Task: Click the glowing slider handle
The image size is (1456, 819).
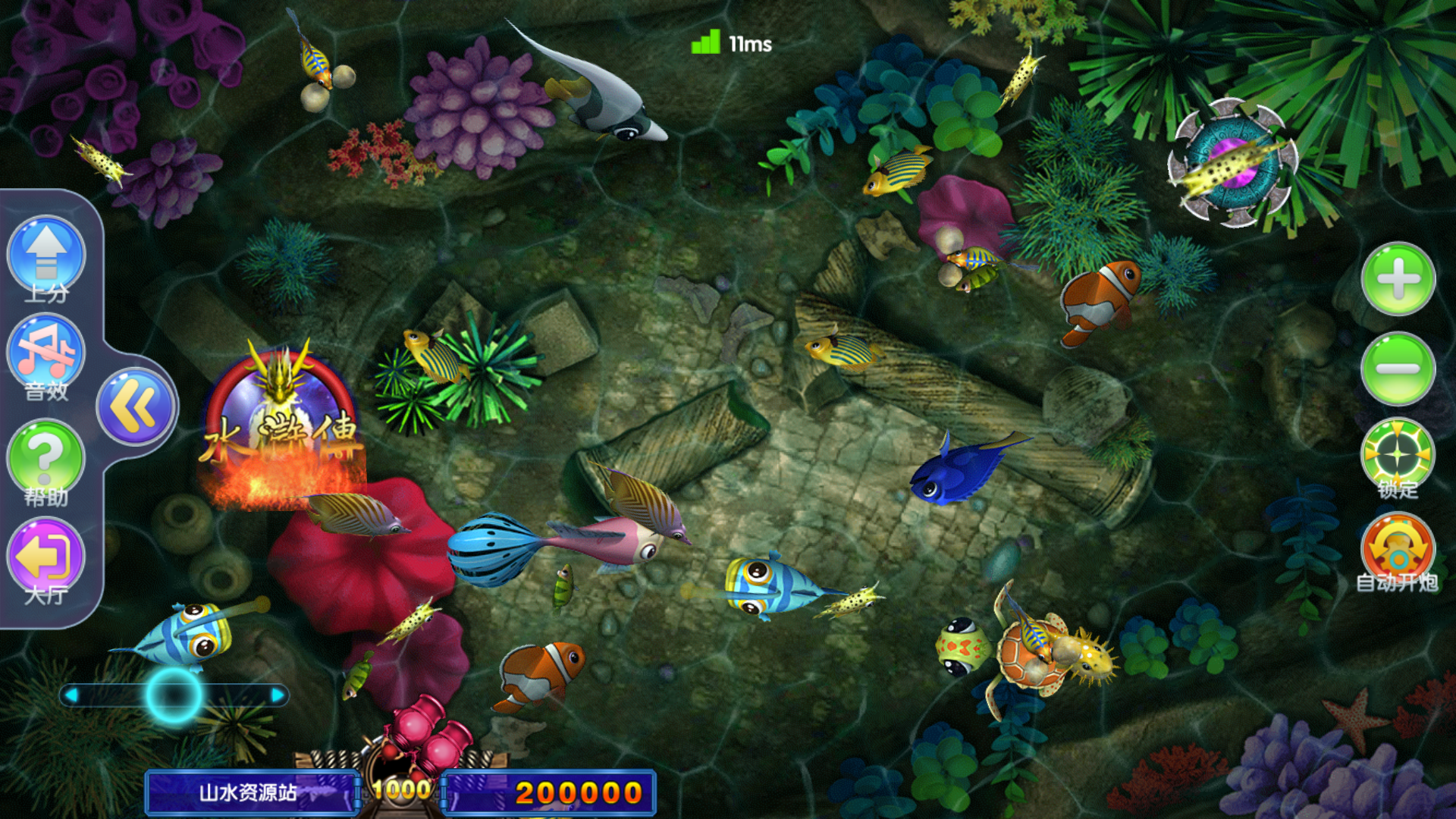Action: pyautogui.click(x=174, y=695)
